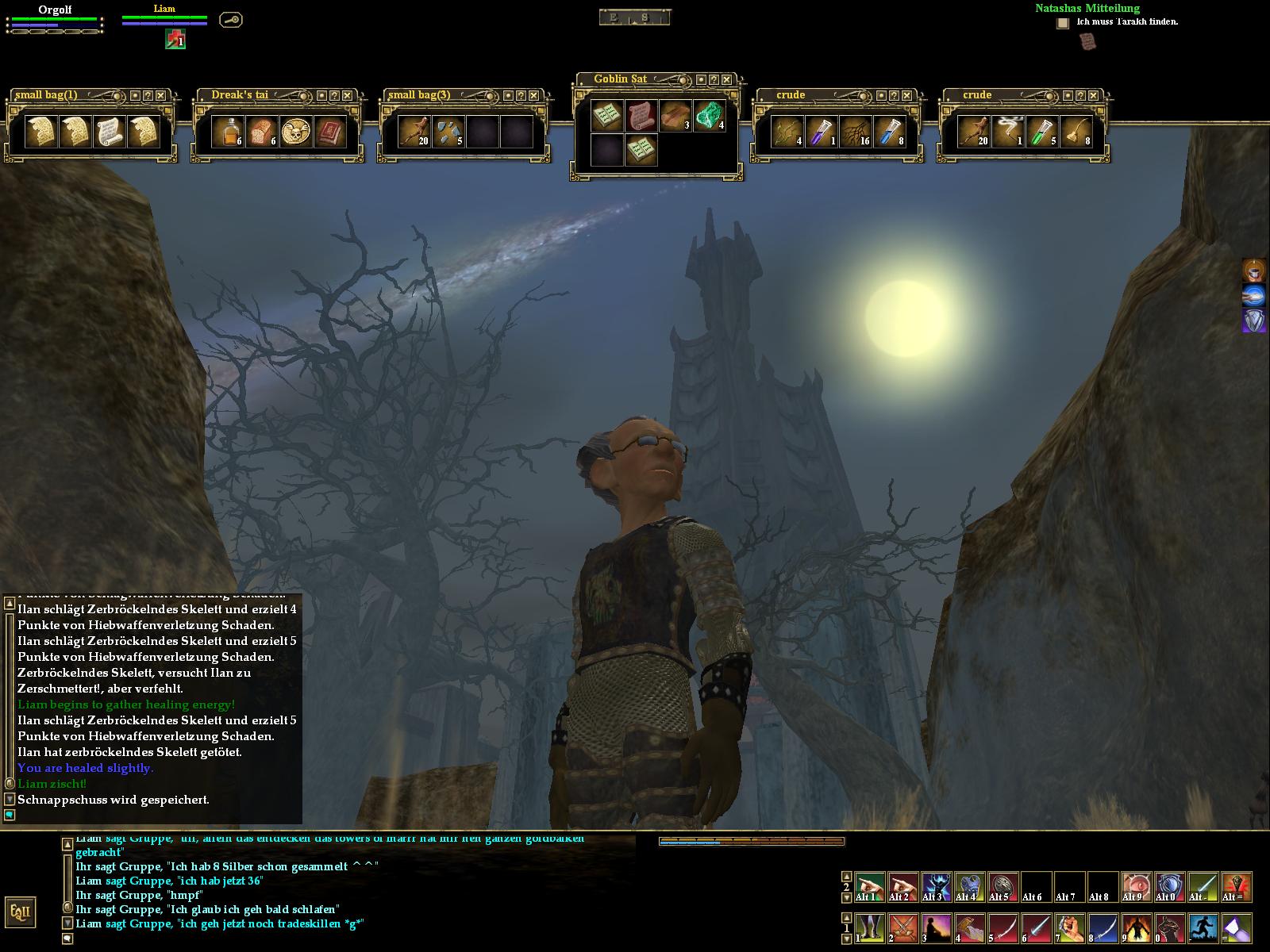Select the orange potion bottle in Dreak's bag
Viewport: 1270px width, 952px height.
point(228,132)
